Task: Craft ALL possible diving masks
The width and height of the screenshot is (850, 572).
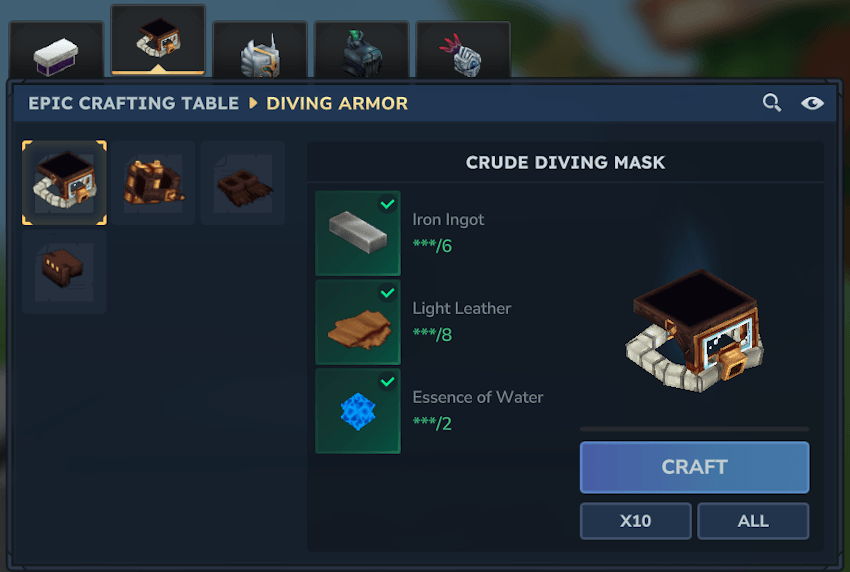Action: tap(753, 521)
